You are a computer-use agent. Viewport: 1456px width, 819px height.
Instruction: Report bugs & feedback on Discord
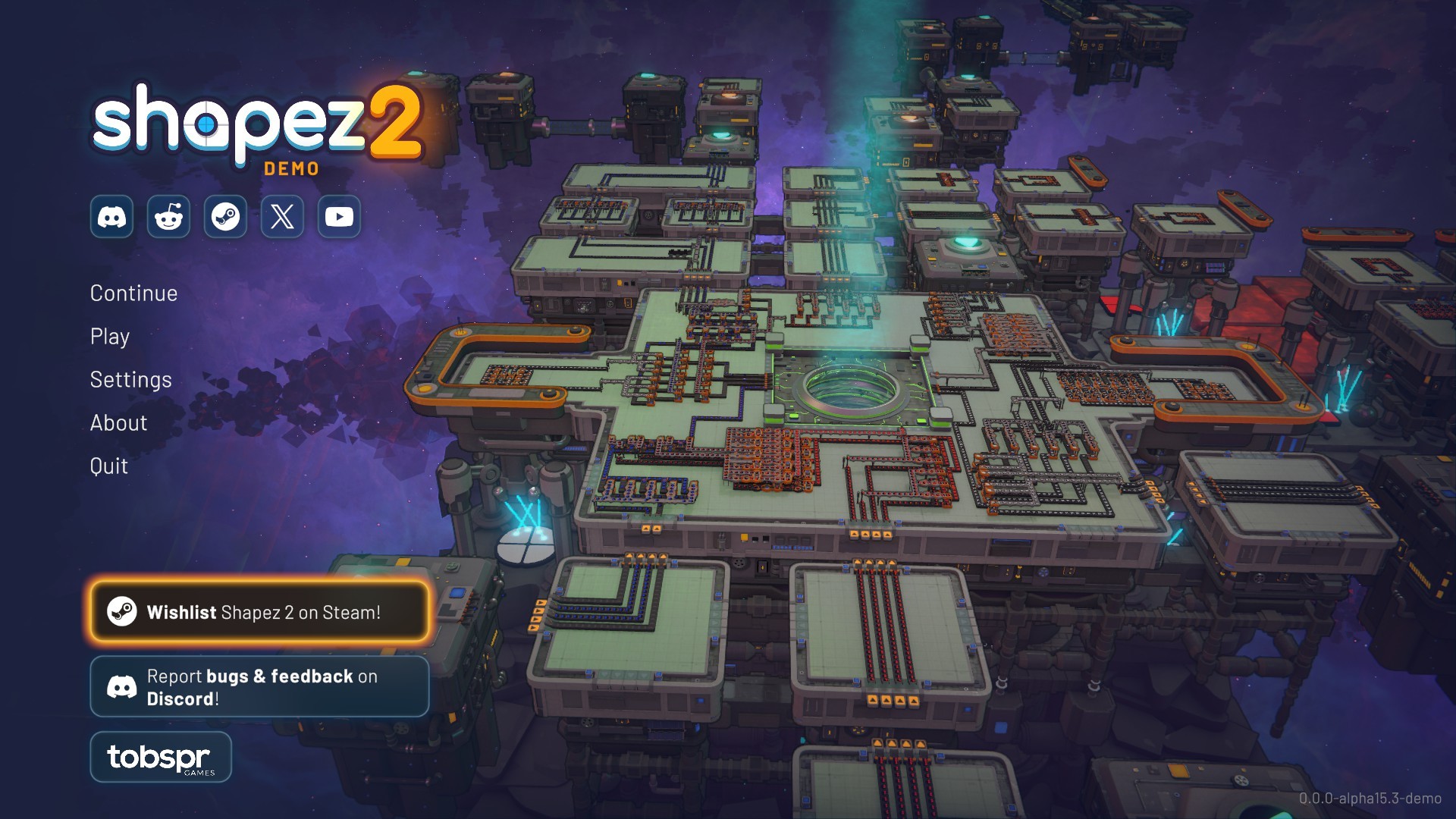tap(259, 687)
